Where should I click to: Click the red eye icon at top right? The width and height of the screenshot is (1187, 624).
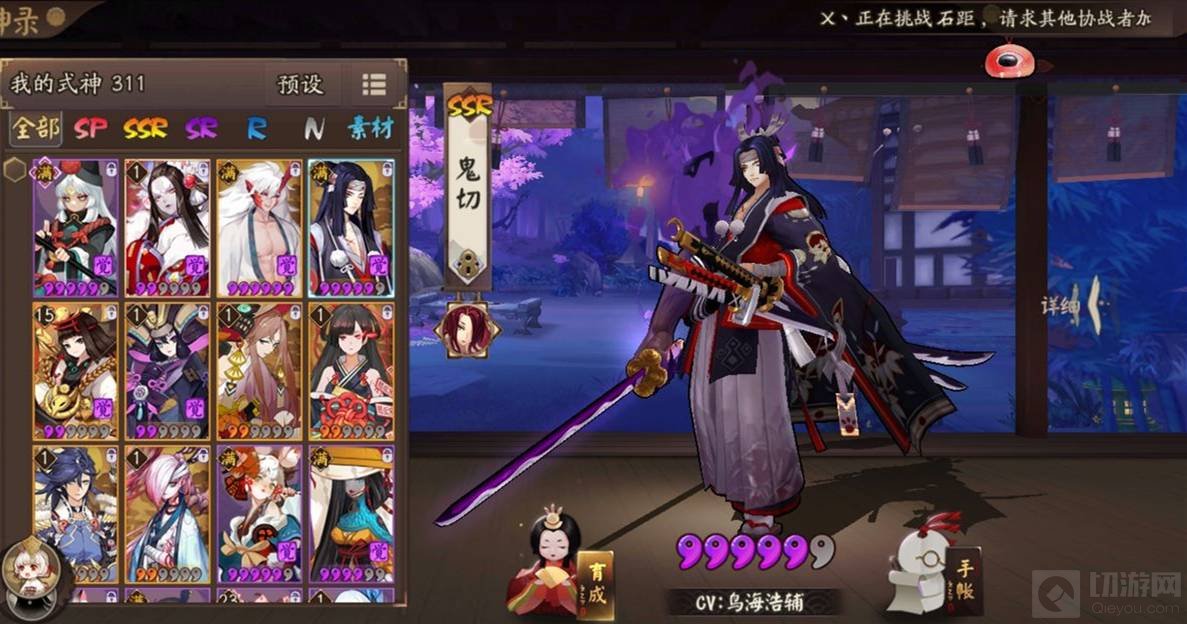pyautogui.click(x=1004, y=61)
